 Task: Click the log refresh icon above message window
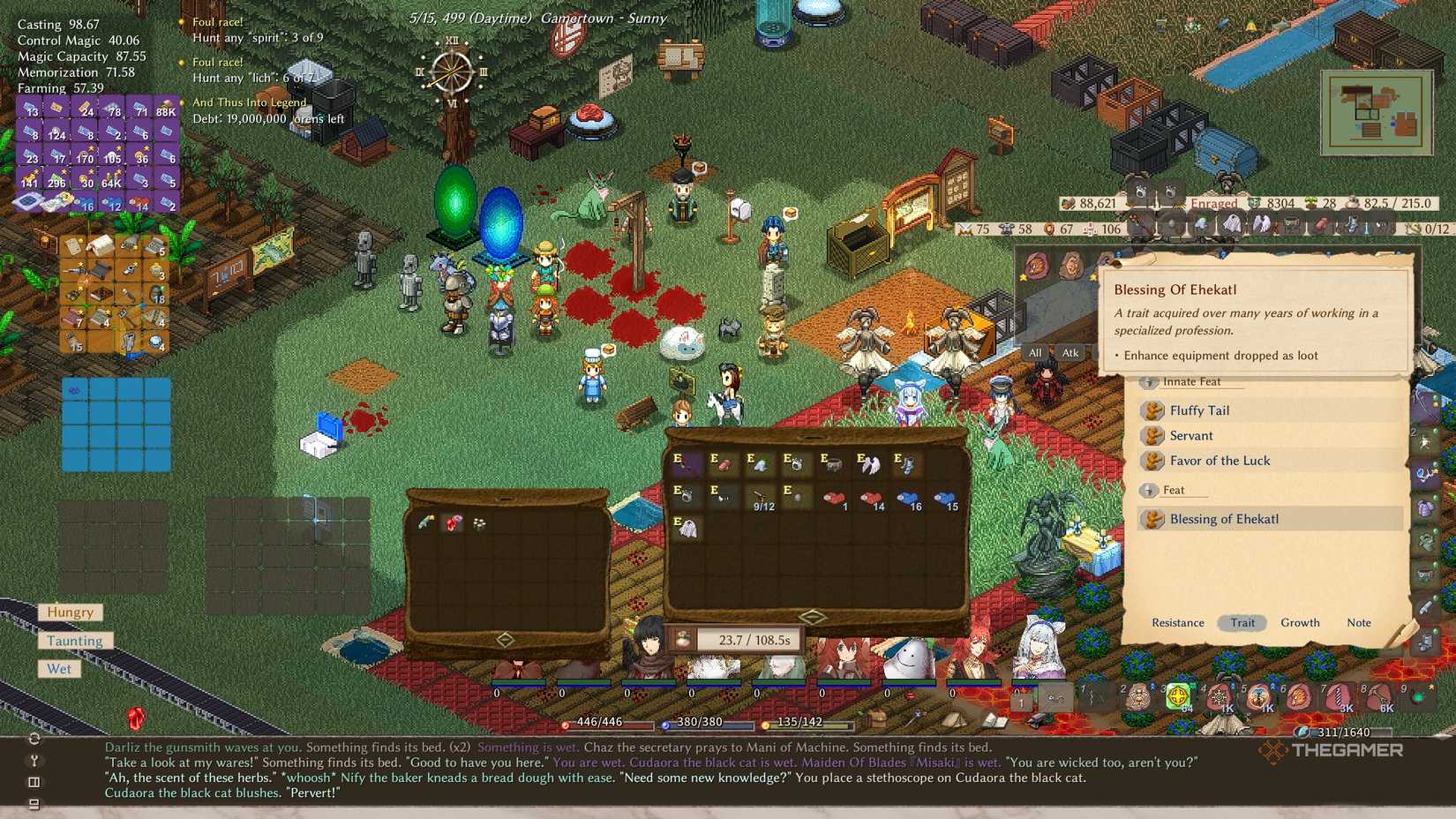tap(34, 741)
